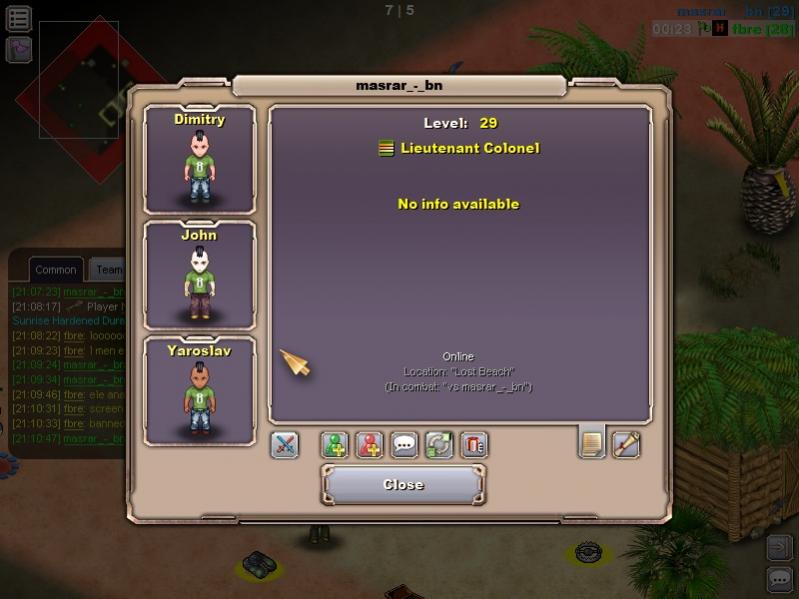The width and height of the screenshot is (799, 599).
Task: Select Dimitry's character portrait
Action: click(x=199, y=160)
